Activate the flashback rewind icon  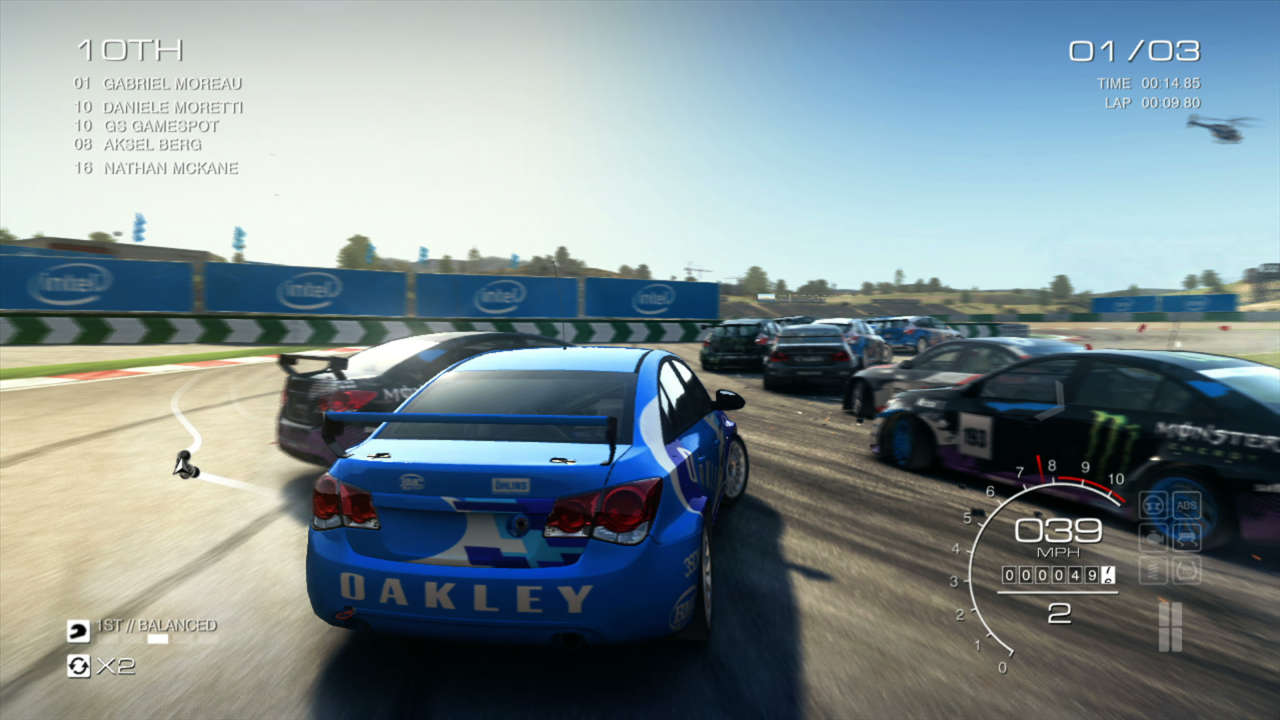[x=78, y=665]
